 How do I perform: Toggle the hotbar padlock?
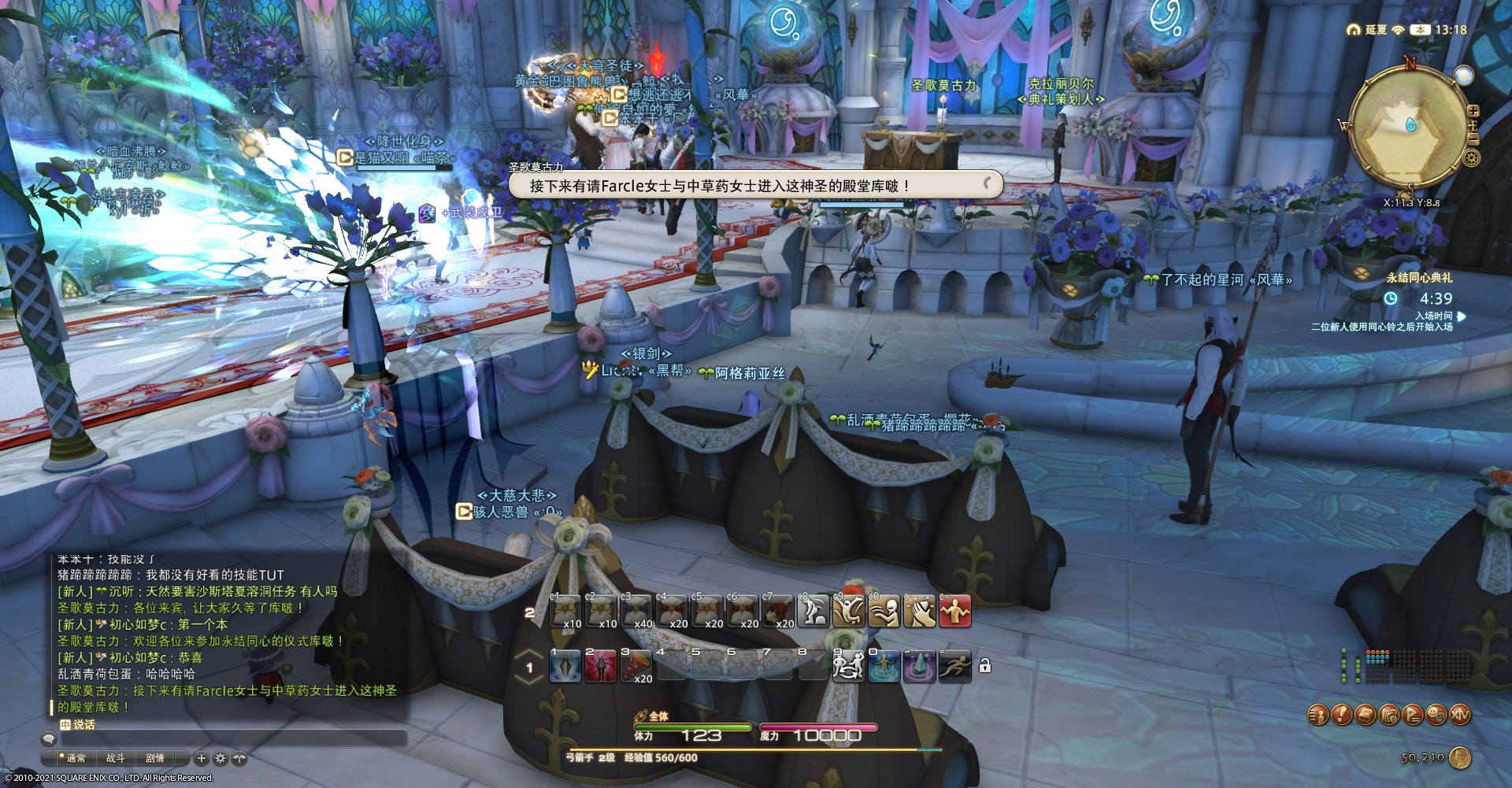[984, 666]
